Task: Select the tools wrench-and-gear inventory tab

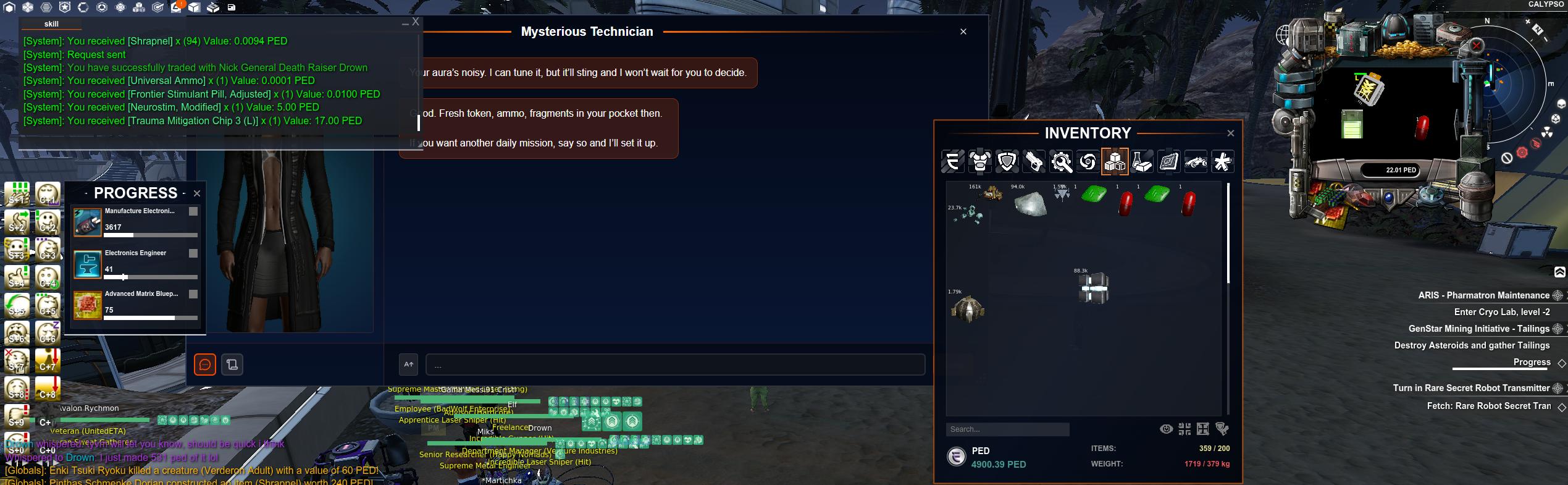Action: pyautogui.click(x=1061, y=162)
